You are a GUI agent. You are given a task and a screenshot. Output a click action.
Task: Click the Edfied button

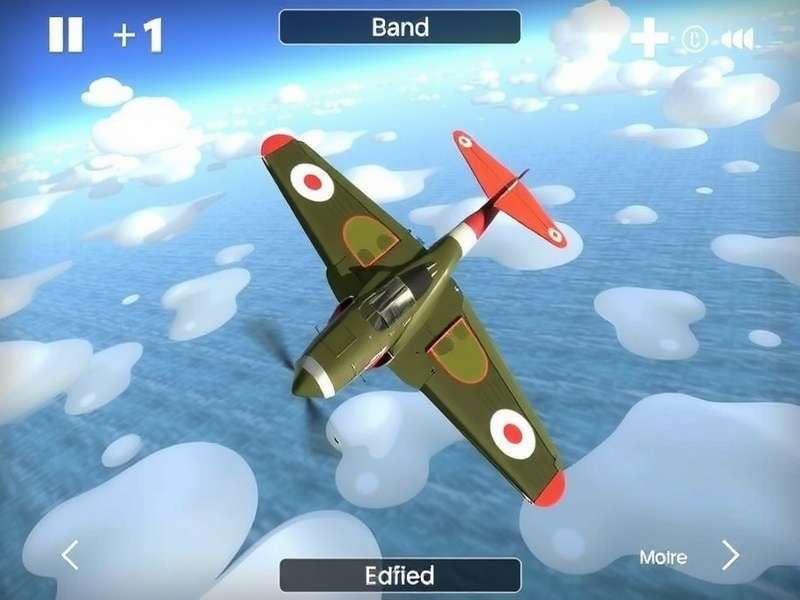[x=400, y=575]
